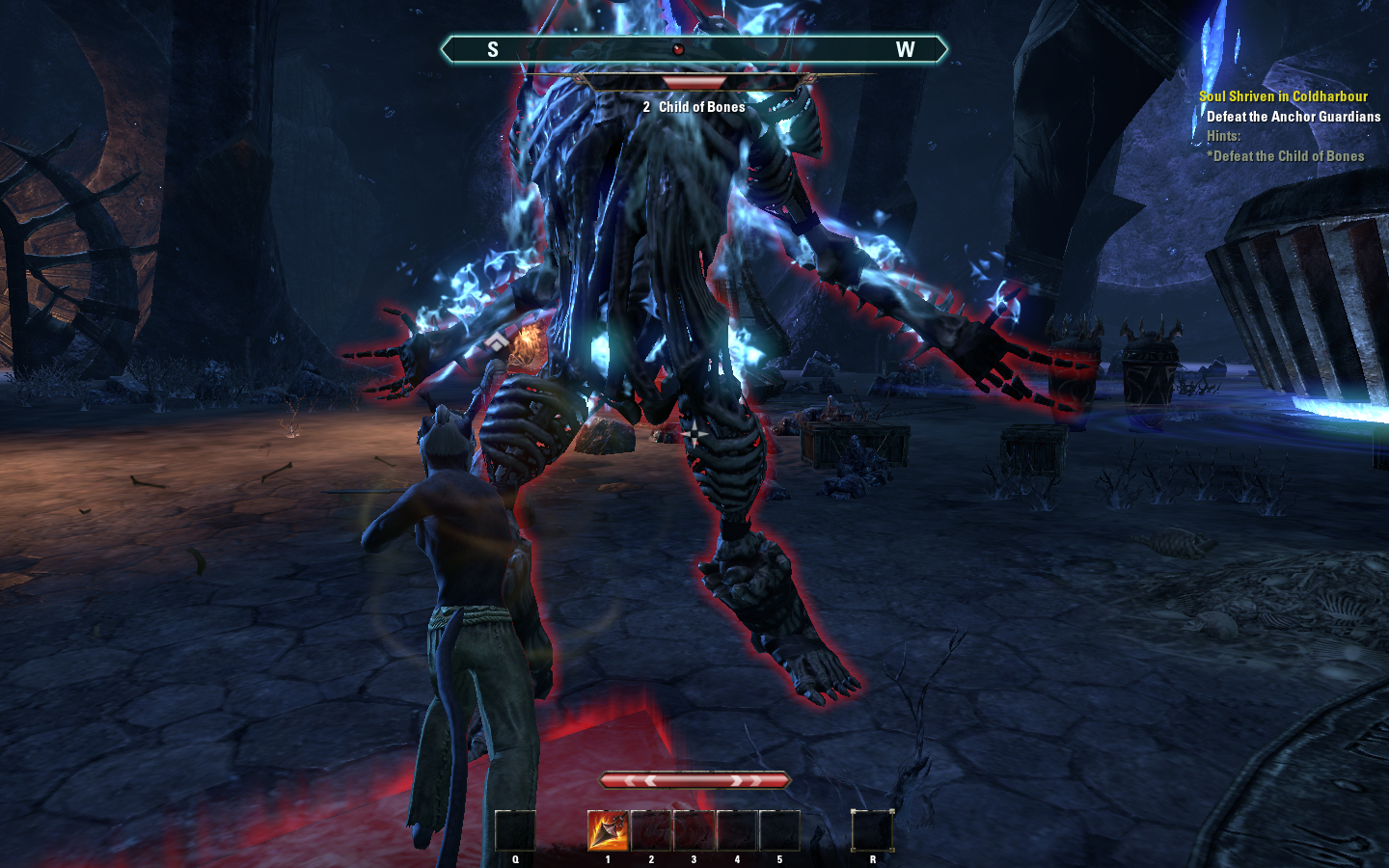Click the Defeat the Anchor Guardians objective
The image size is (1389, 868).
1293,117
